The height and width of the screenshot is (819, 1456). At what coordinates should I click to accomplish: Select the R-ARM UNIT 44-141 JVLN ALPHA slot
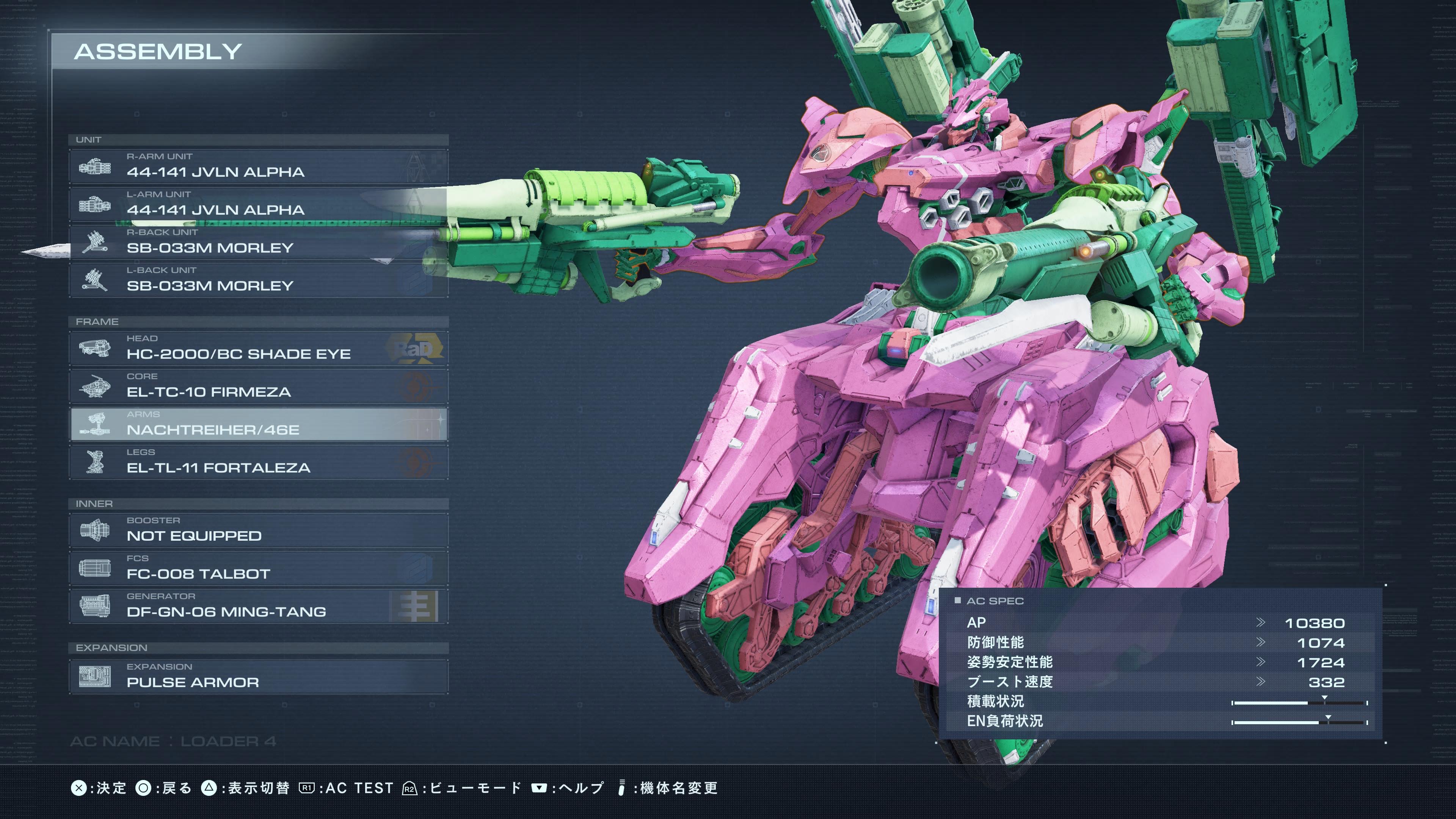[x=258, y=166]
